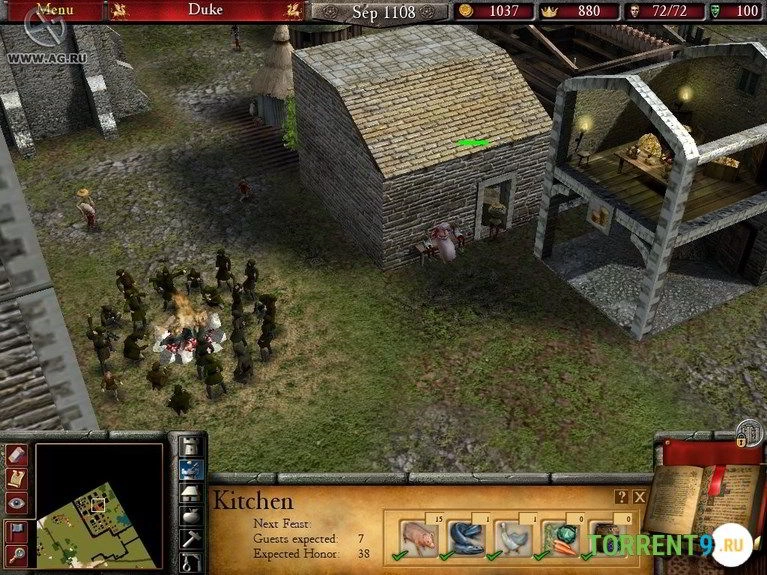The height and width of the screenshot is (575, 767).
Task: Open the parchment scroll icon
Action: tap(17, 479)
